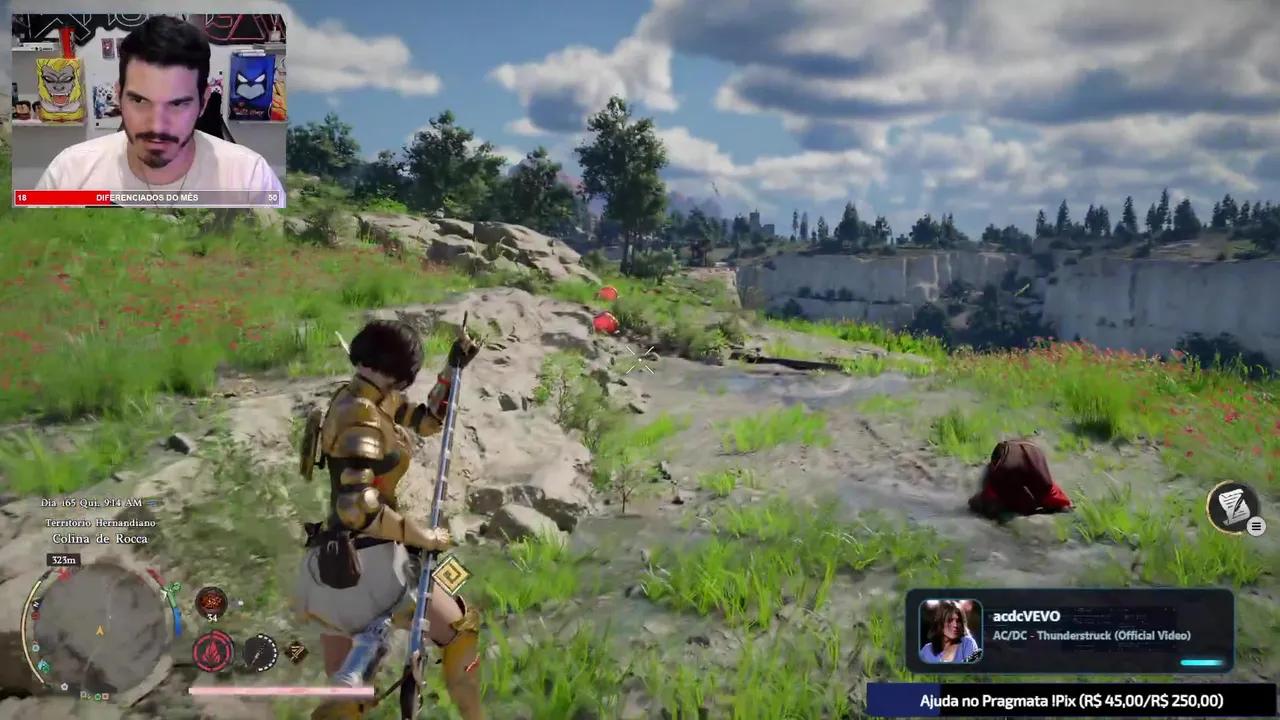This screenshot has height=720, width=1280.
Task: Open the Colina de Rocca location banner
Action: click(100, 538)
